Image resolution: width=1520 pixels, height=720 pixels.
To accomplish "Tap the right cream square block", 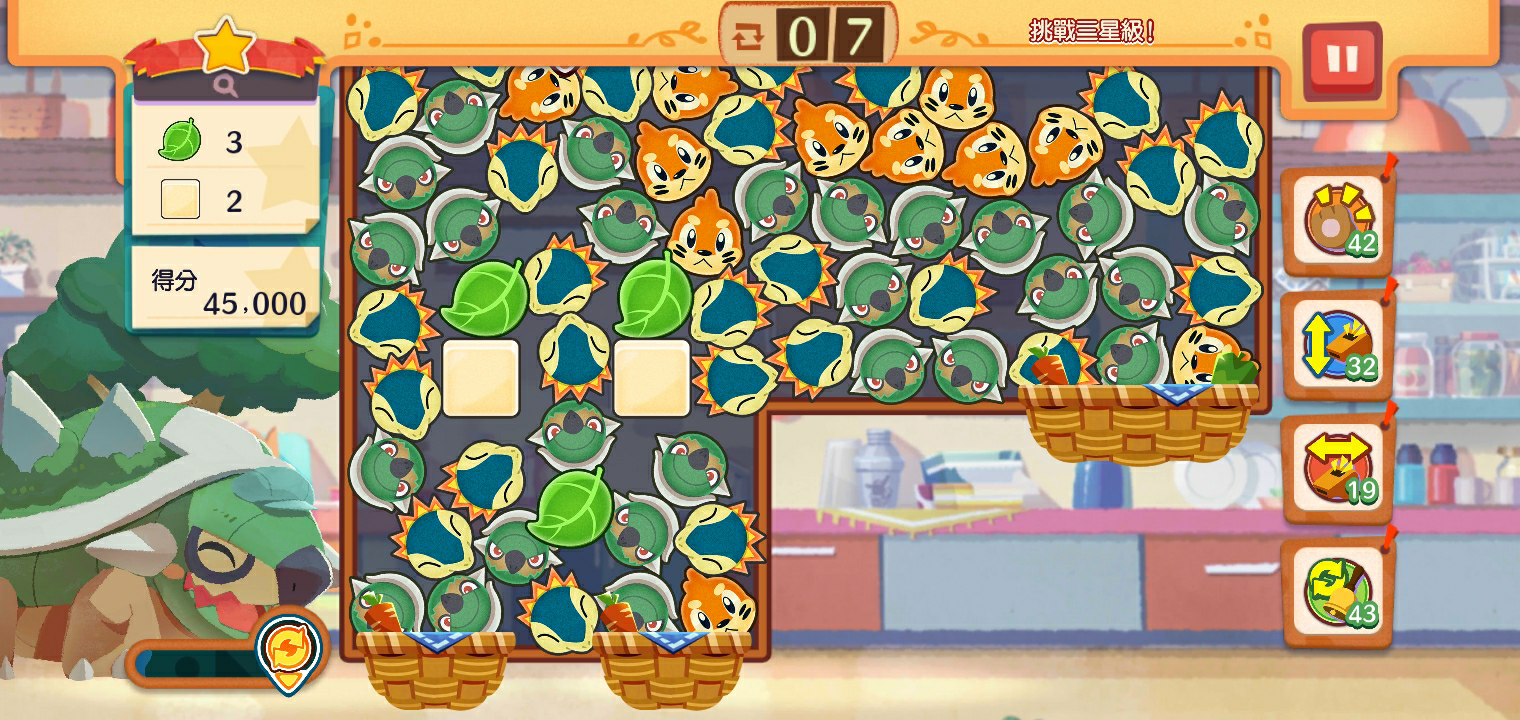I will (652, 378).
